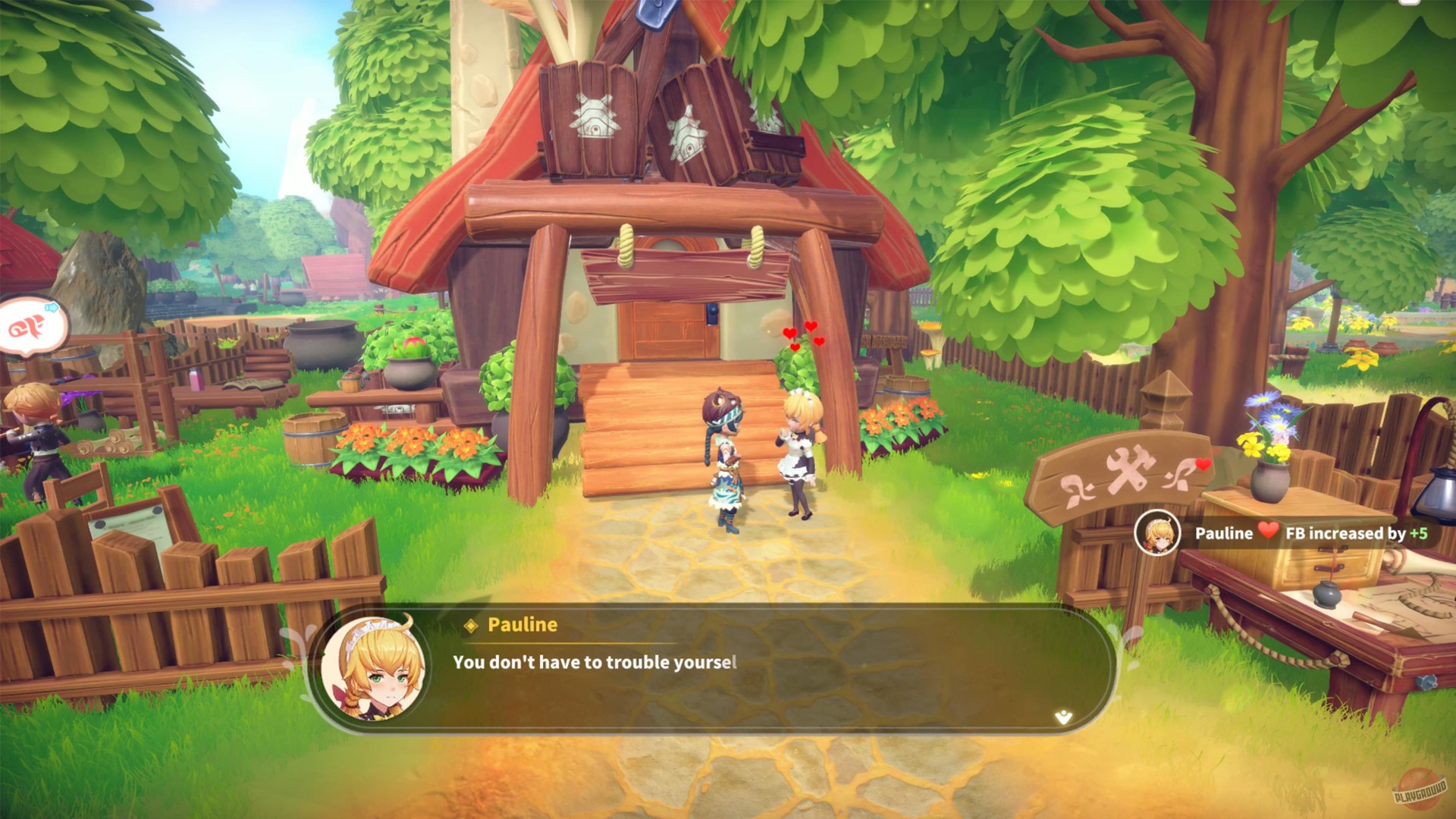Screen dimensions: 1456x819
Task: Click the blue arrow marker on the speech bubble
Action: pyautogui.click(x=52, y=307)
